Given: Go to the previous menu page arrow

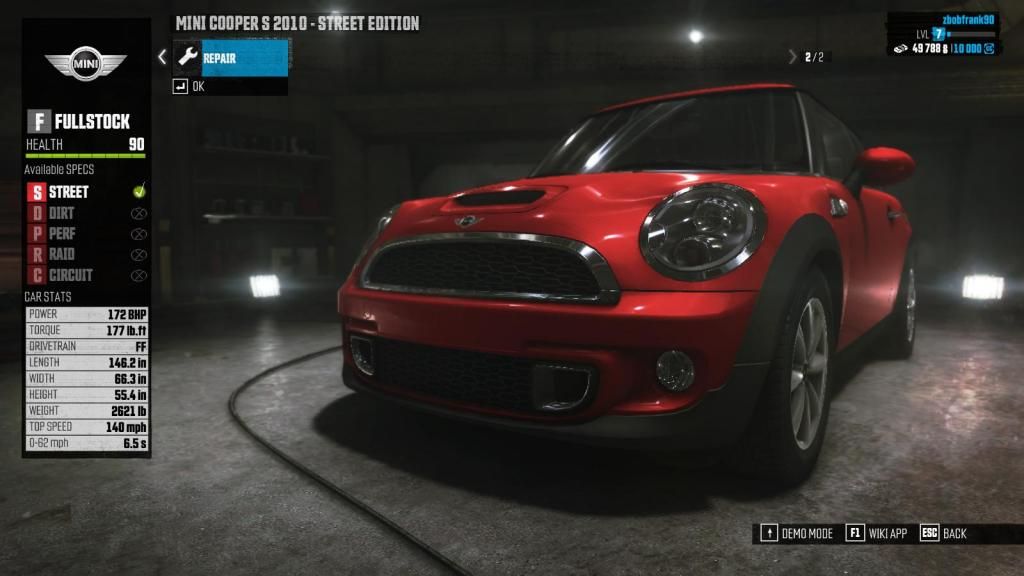Looking at the screenshot, I should tap(162, 58).
